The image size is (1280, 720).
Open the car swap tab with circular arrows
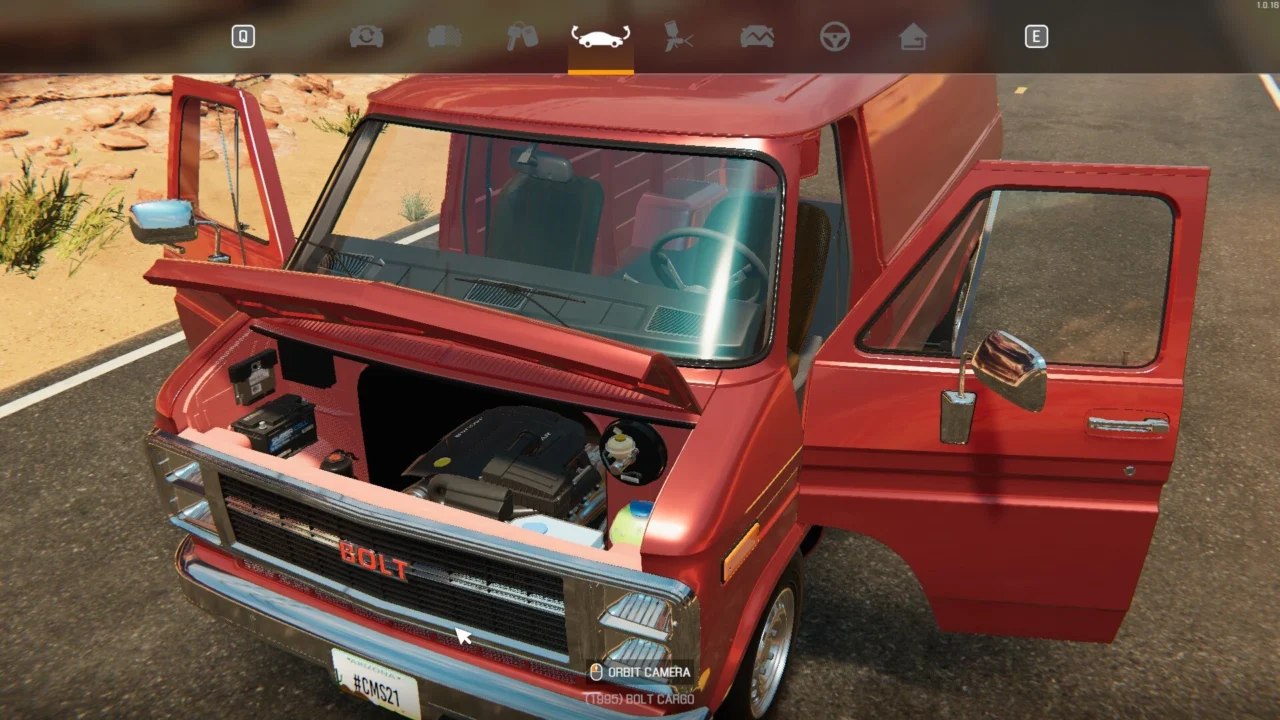[x=366, y=37]
